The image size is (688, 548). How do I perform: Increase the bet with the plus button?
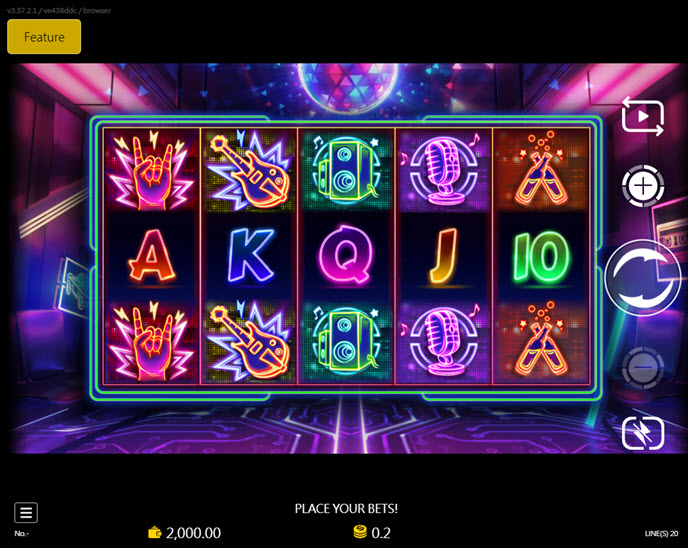point(642,186)
